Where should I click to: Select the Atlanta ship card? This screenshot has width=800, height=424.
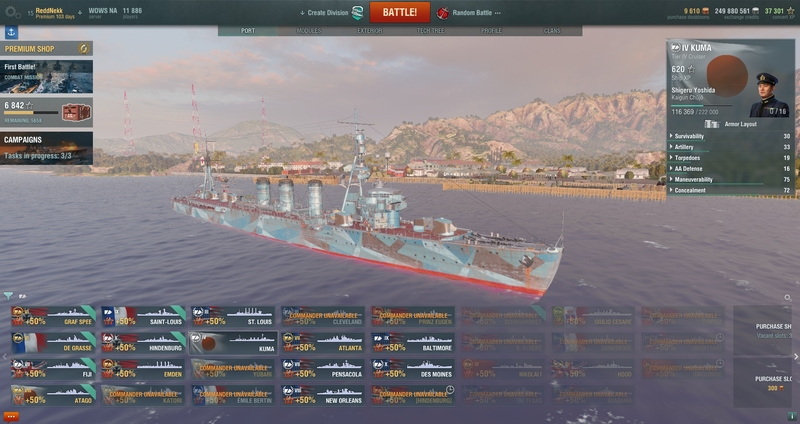[x=323, y=343]
